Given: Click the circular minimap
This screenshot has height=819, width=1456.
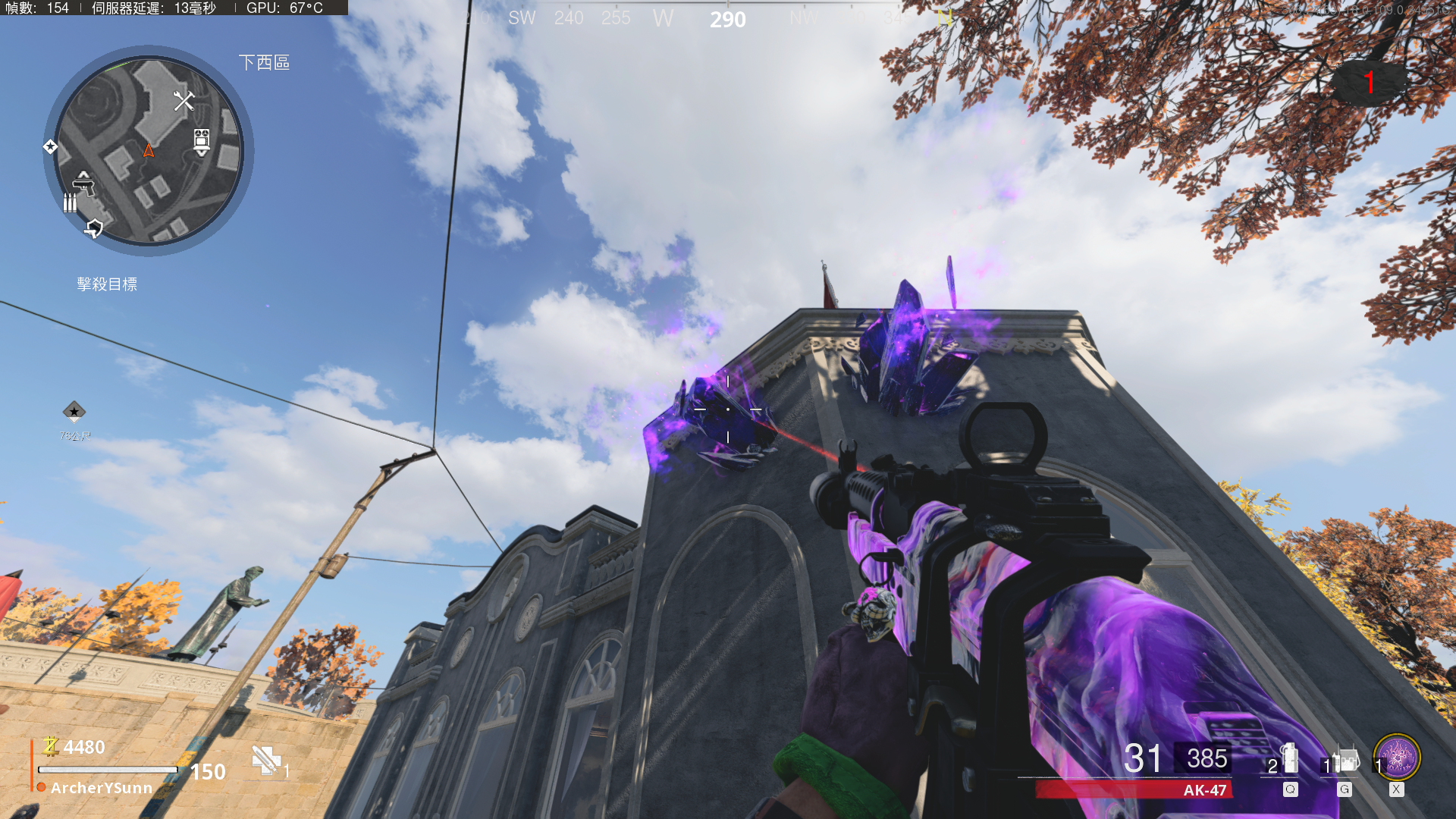Looking at the screenshot, I should (149, 151).
